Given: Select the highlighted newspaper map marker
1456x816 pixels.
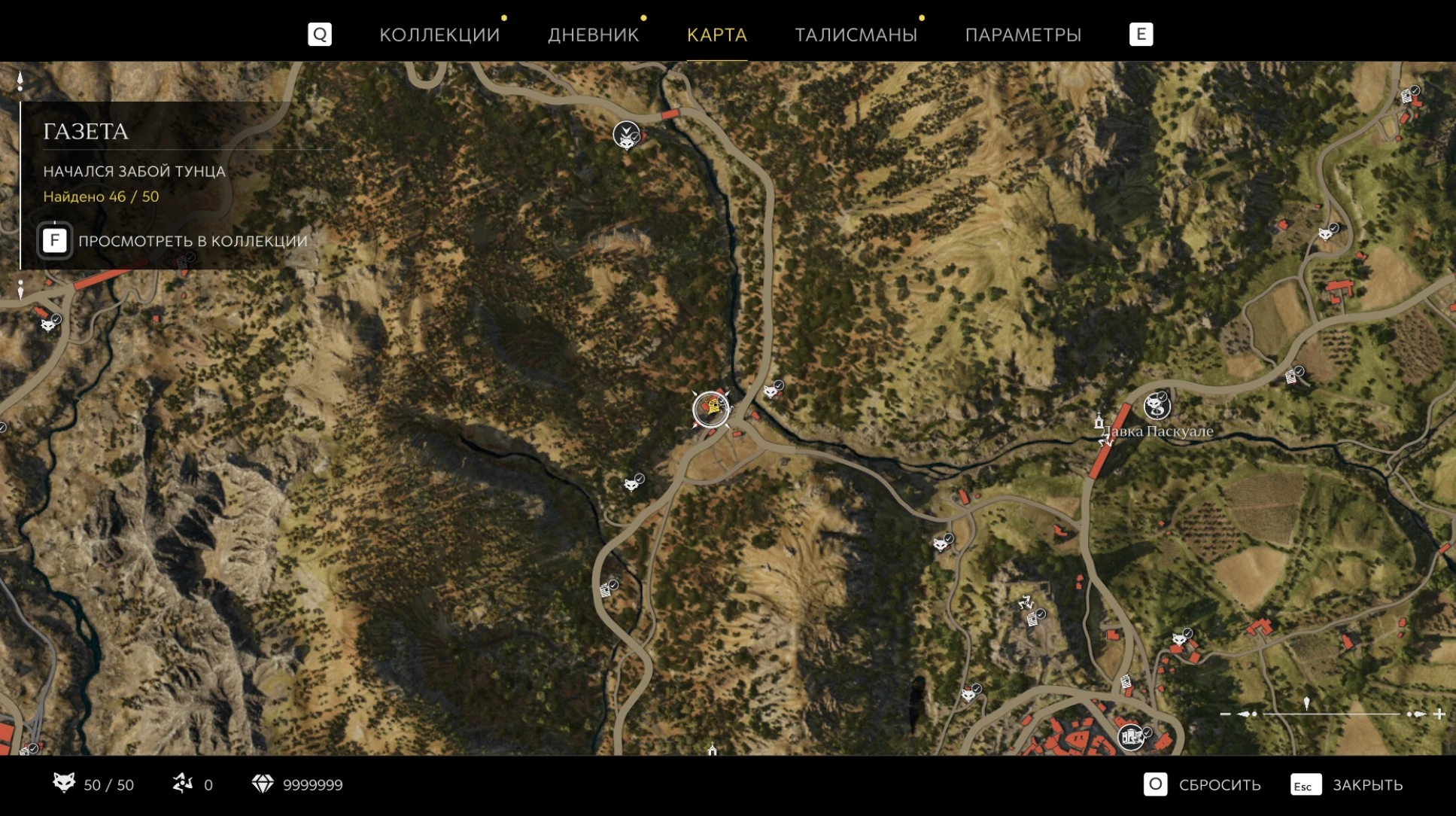Looking at the screenshot, I should (x=711, y=410).
